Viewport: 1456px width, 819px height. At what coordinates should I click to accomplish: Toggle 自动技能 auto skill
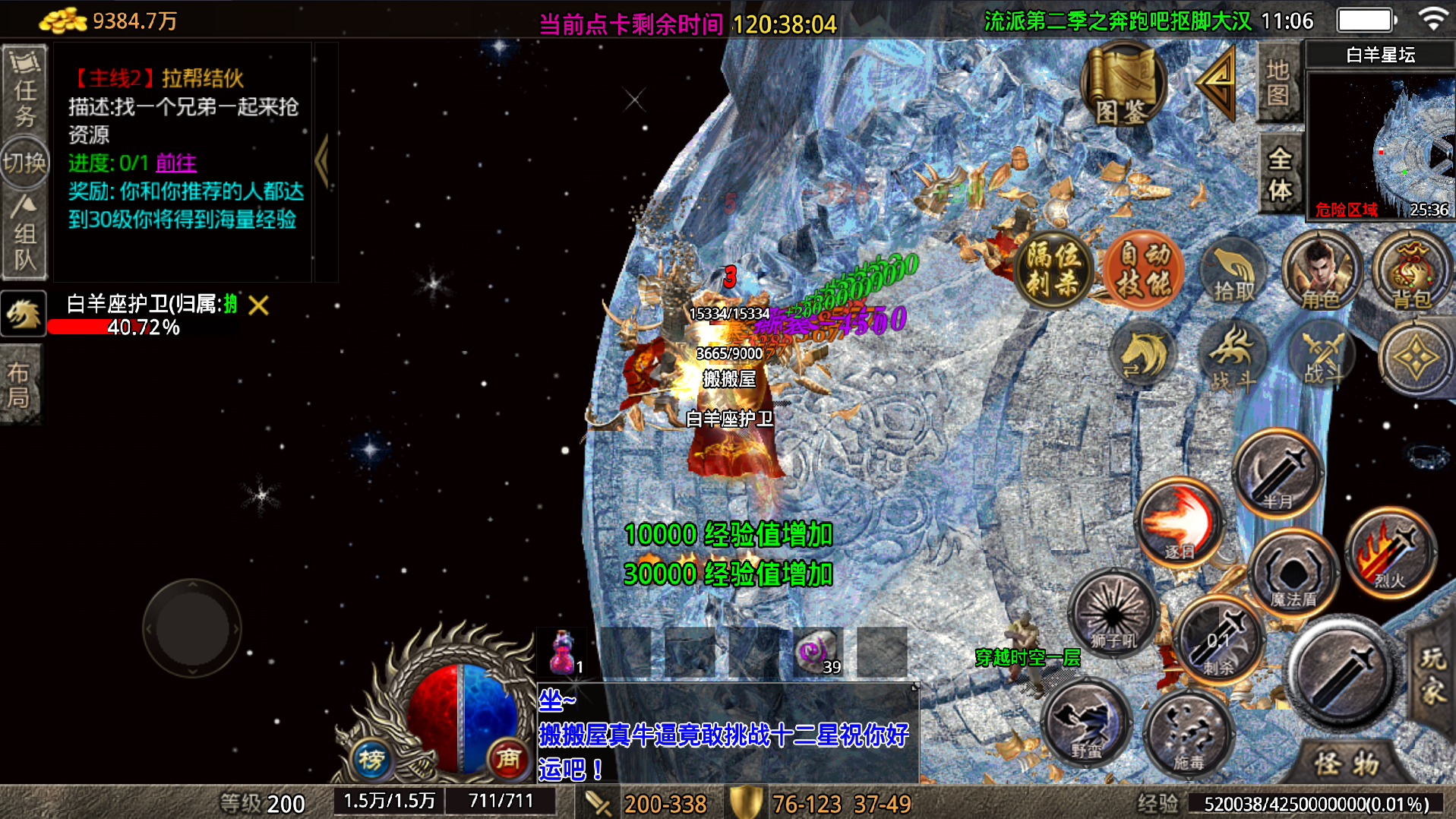click(x=1144, y=270)
